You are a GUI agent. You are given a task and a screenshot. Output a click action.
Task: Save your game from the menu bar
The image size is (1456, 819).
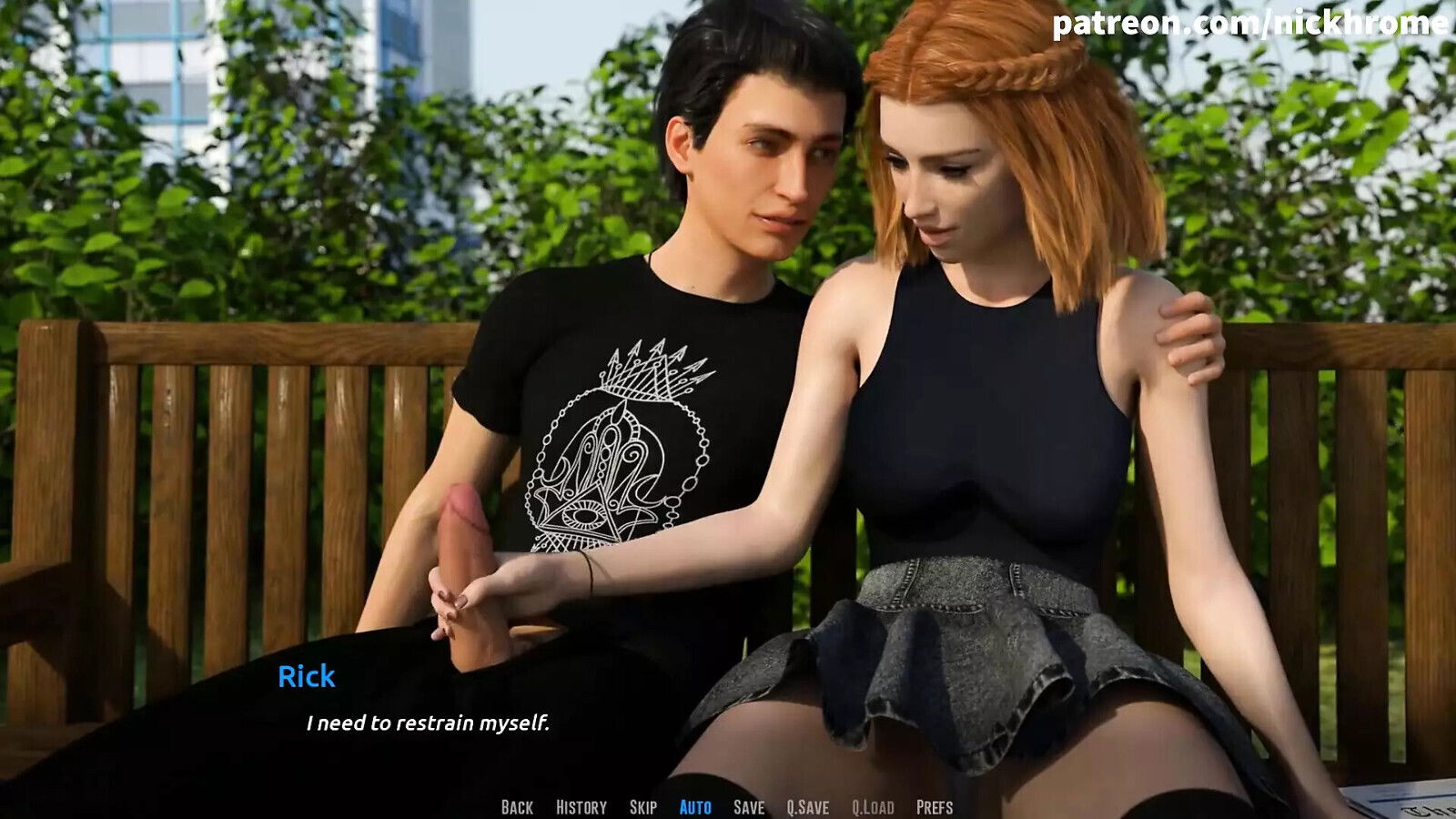click(x=747, y=804)
